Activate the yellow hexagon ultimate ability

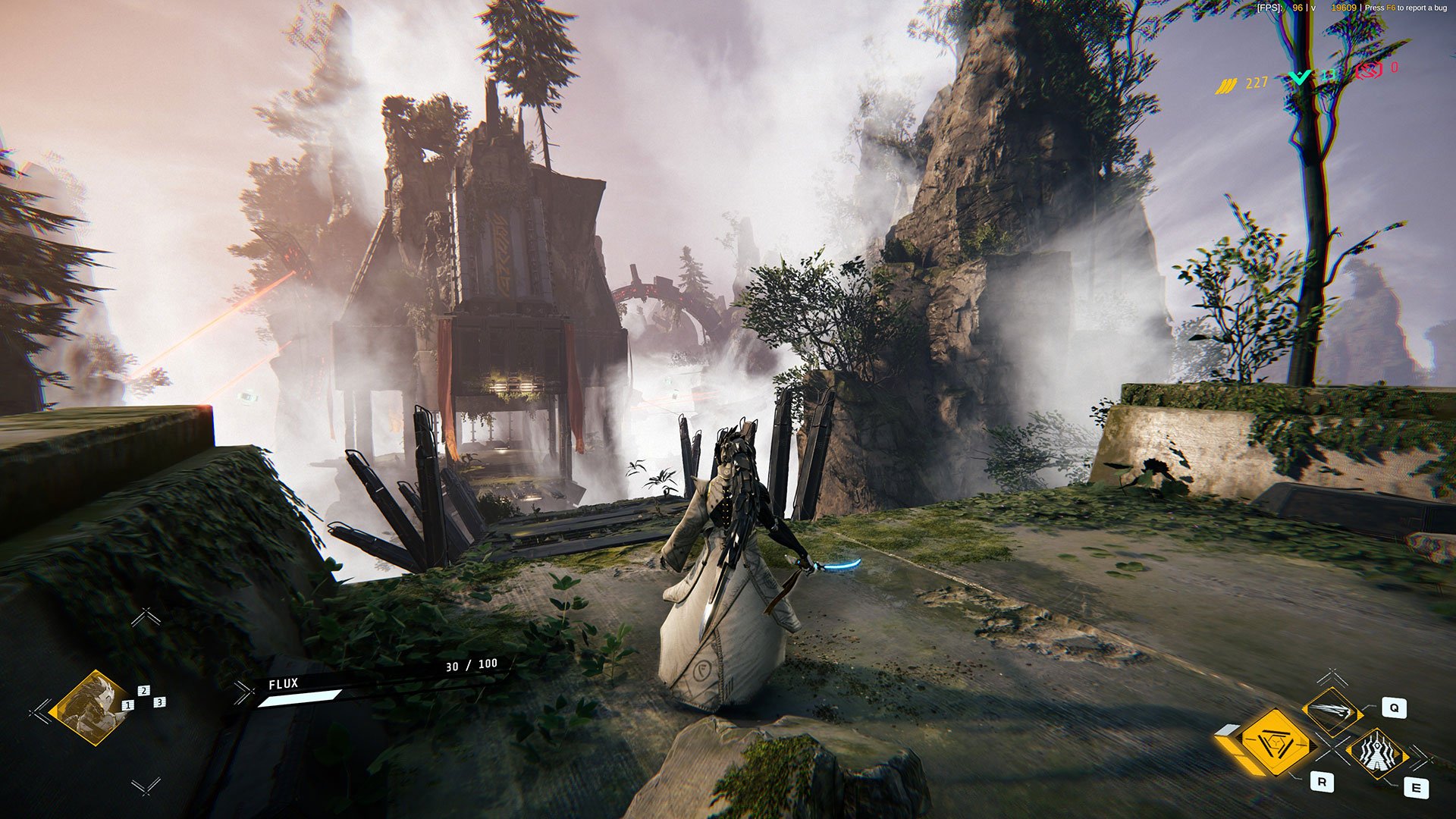(1275, 742)
